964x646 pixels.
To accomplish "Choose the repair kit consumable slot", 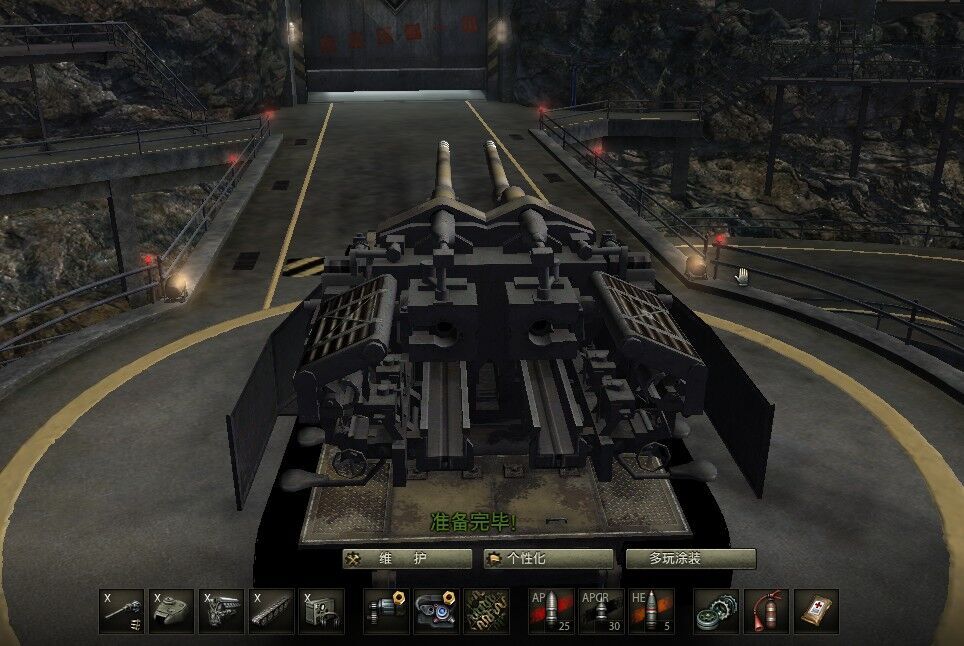I will point(717,611).
